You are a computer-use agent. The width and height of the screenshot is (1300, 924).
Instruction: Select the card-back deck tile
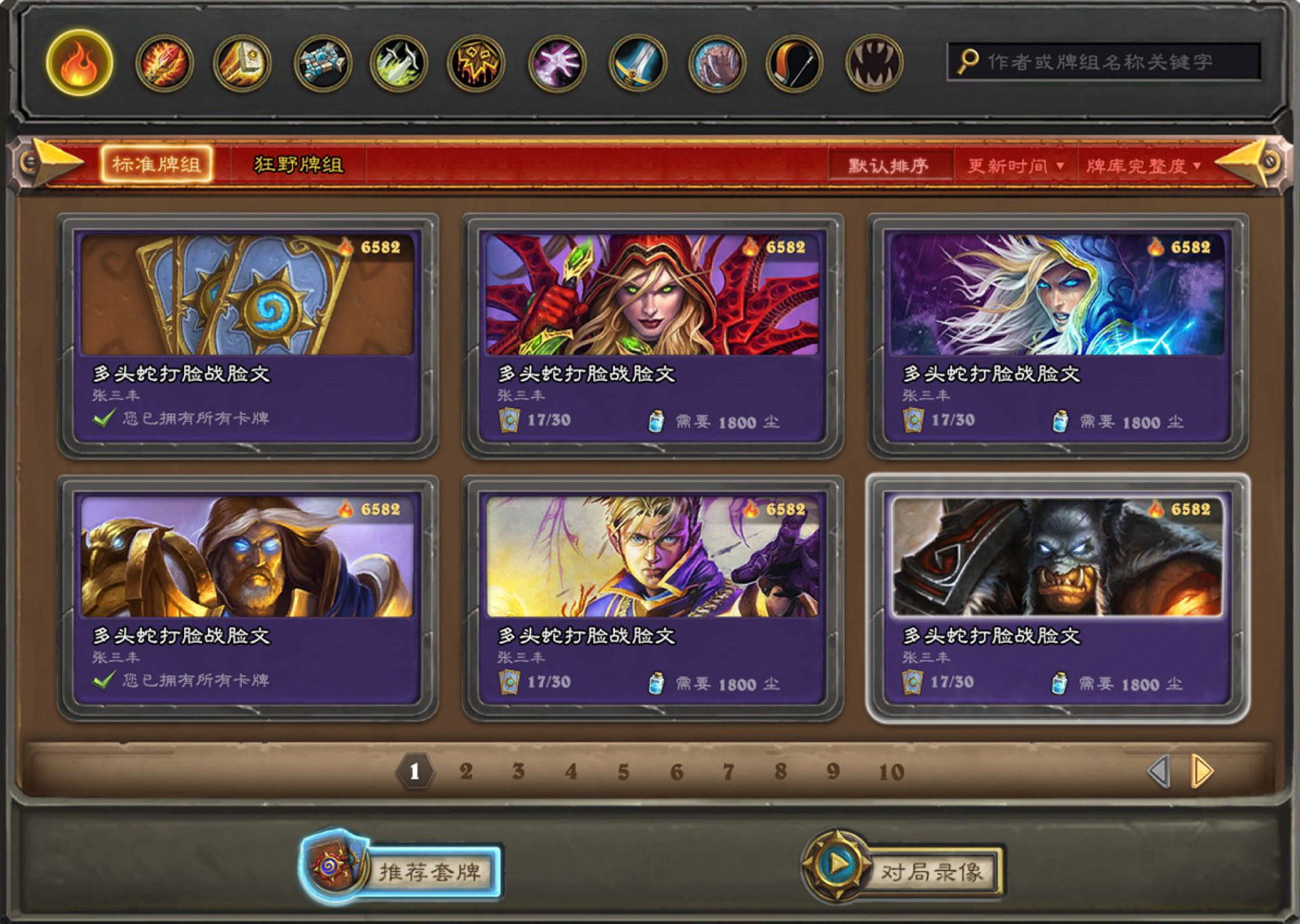(247, 335)
